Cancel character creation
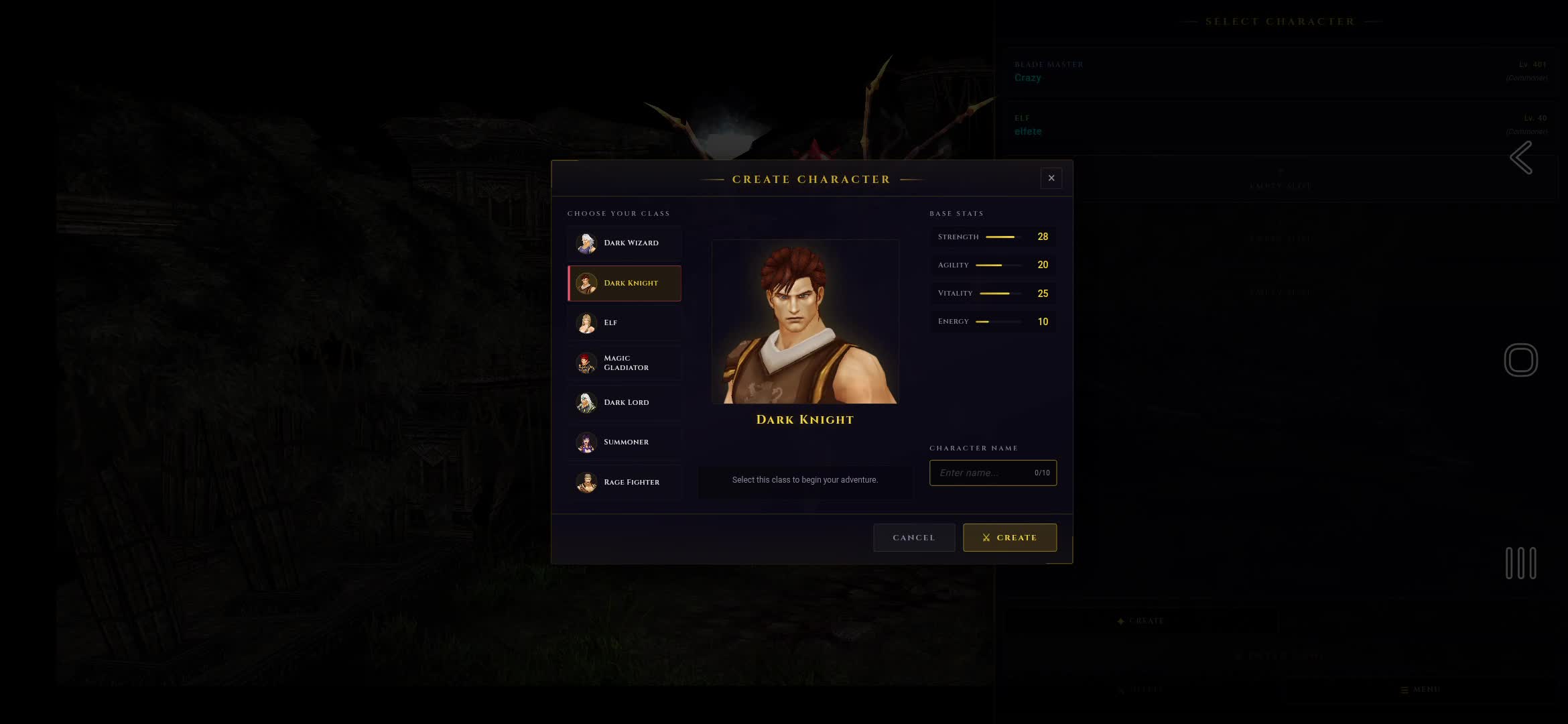The image size is (1568, 724). 913,538
